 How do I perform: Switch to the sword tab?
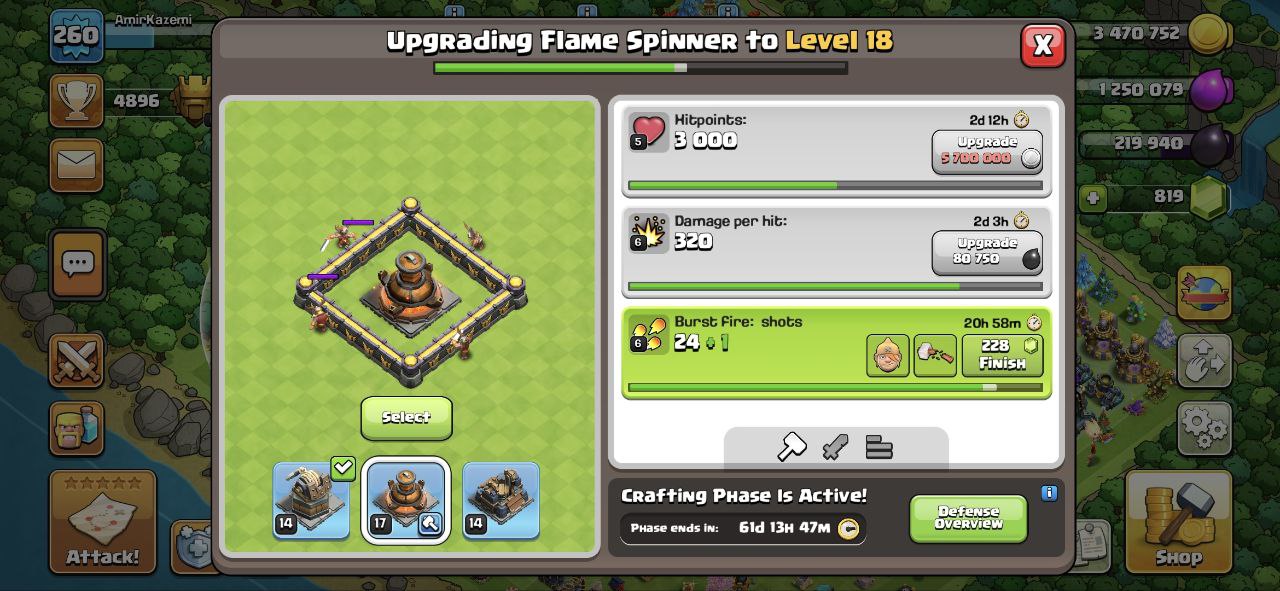835,447
